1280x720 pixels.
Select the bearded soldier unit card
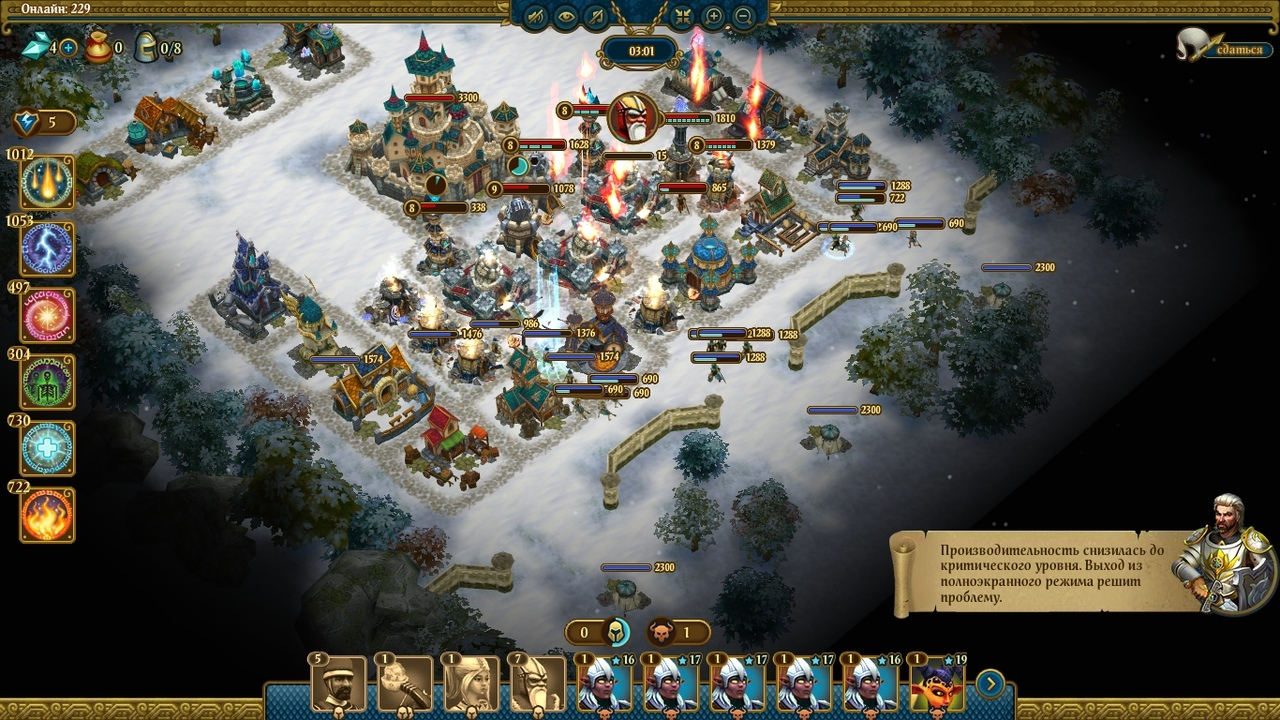338,684
